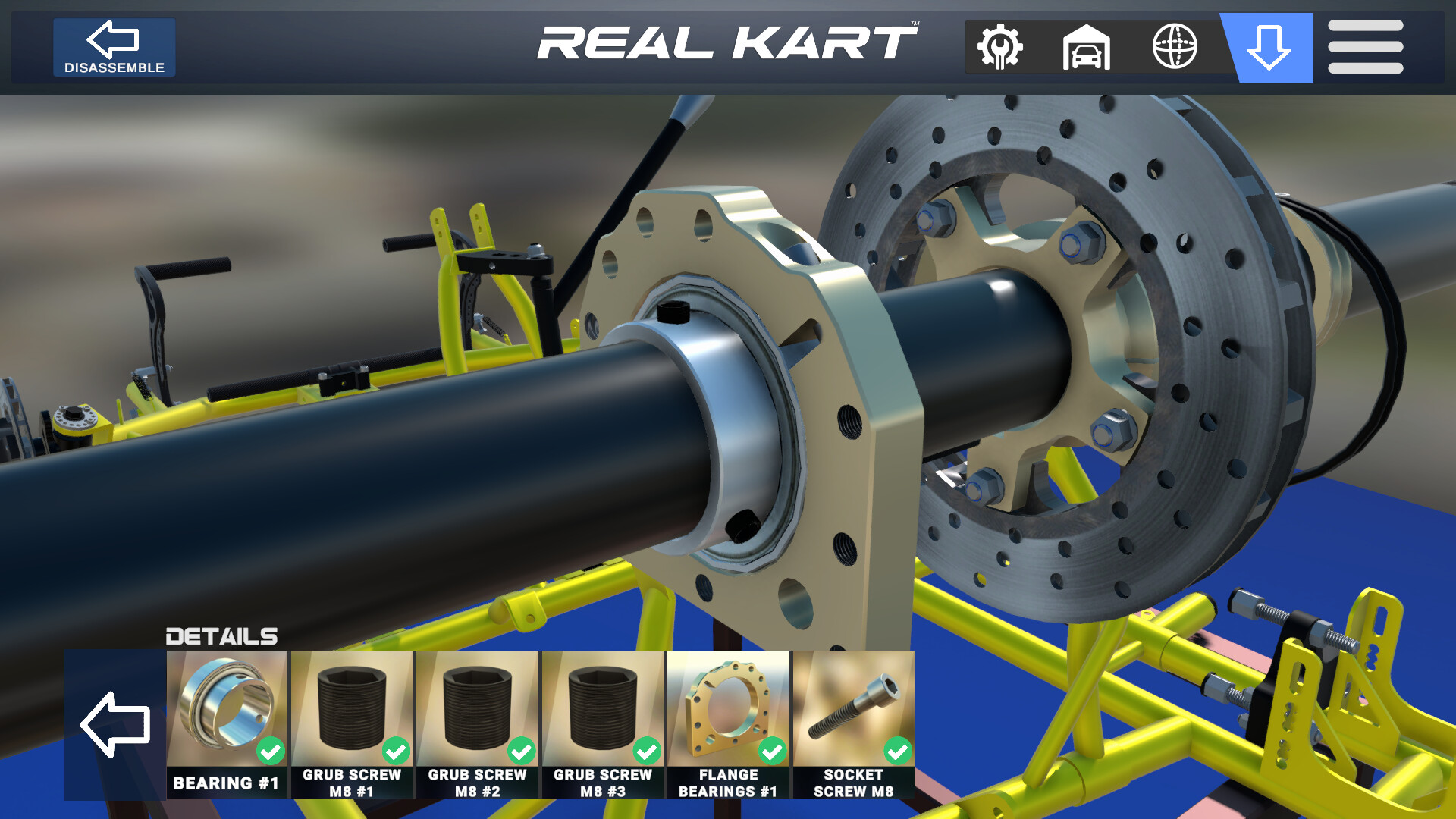The height and width of the screenshot is (819, 1456).
Task: Select the garage view icon
Action: tap(1087, 47)
